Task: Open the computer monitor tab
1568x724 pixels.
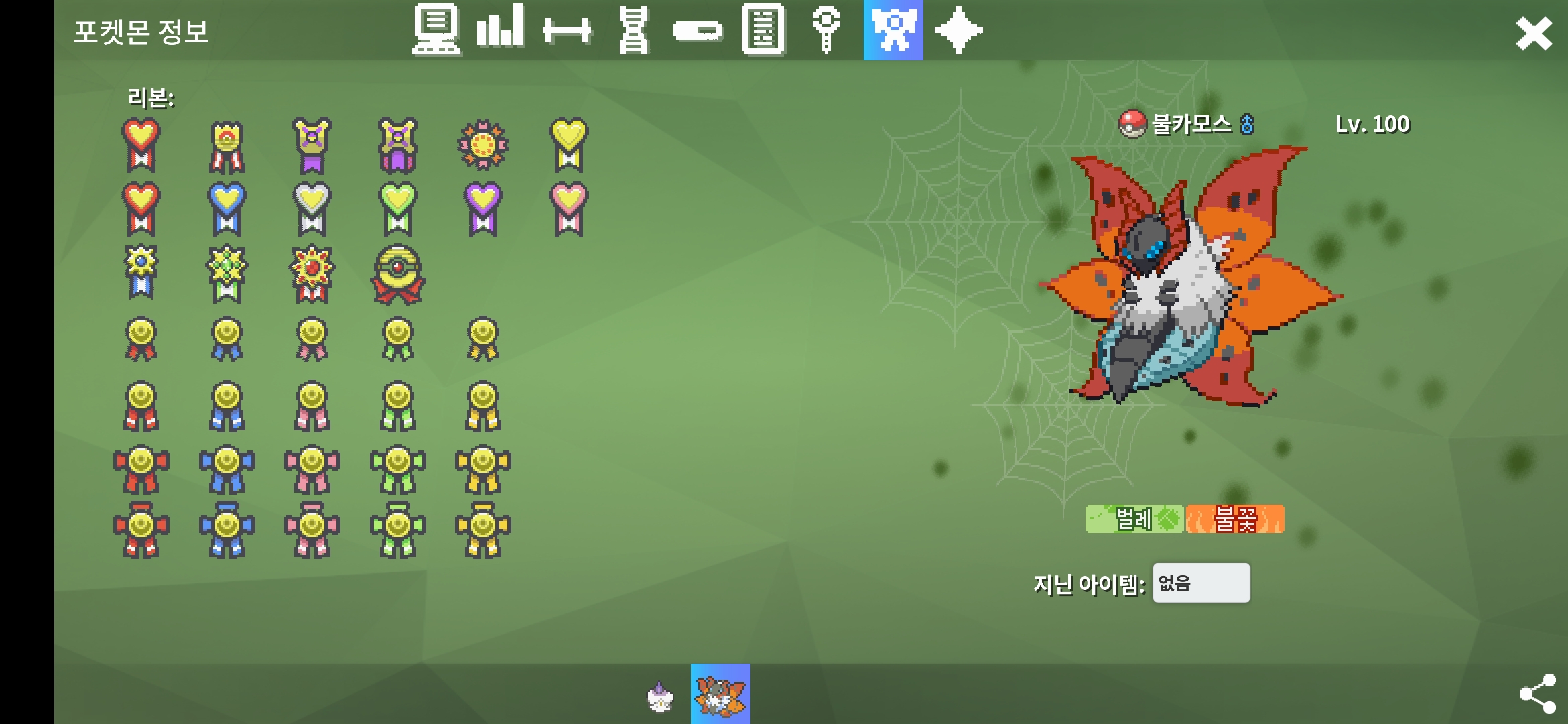Action: [x=436, y=30]
